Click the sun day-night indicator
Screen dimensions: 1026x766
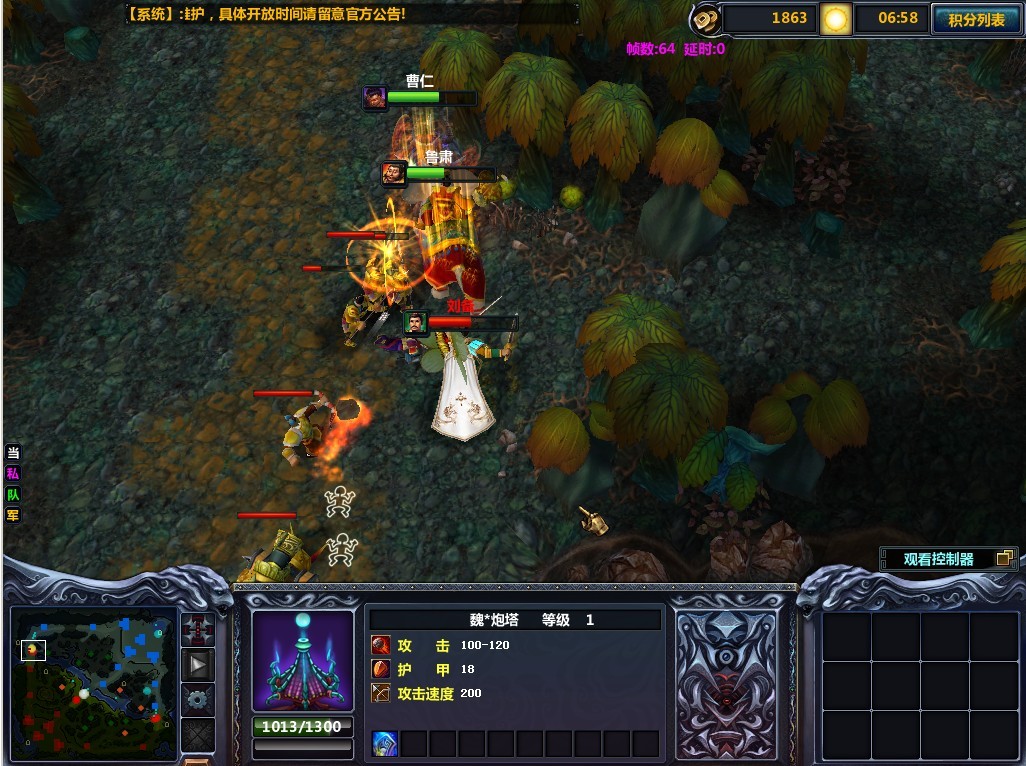click(x=835, y=19)
